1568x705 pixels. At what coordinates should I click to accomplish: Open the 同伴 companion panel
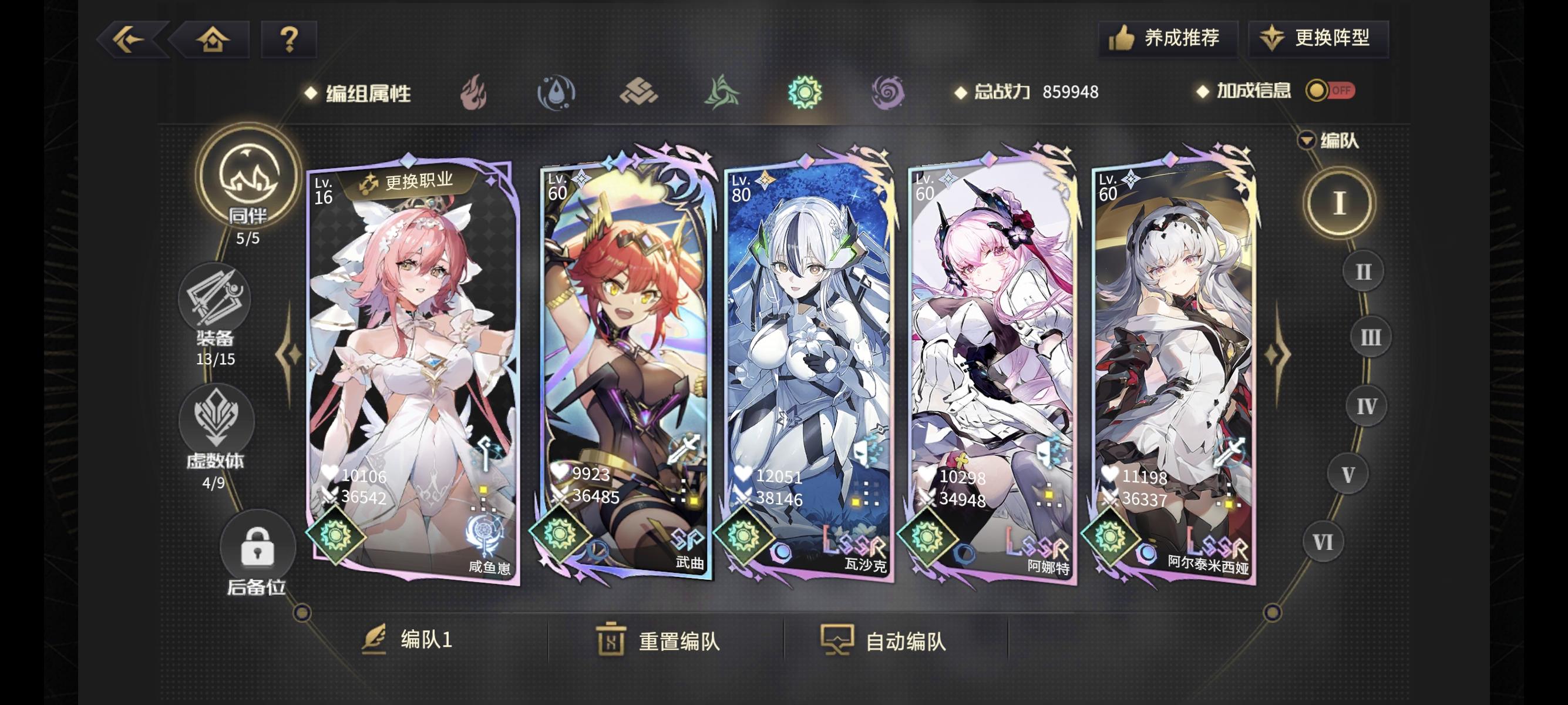click(250, 195)
